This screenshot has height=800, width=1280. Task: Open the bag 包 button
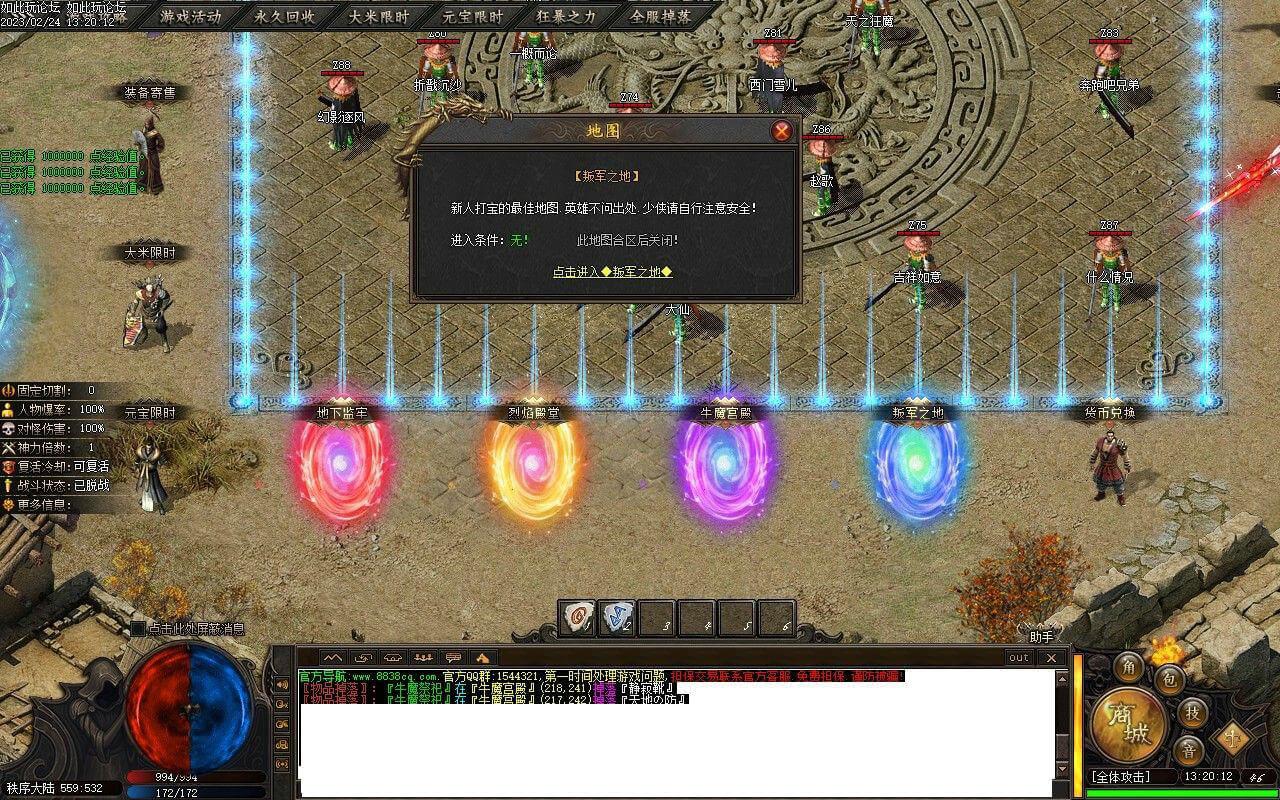(1169, 679)
